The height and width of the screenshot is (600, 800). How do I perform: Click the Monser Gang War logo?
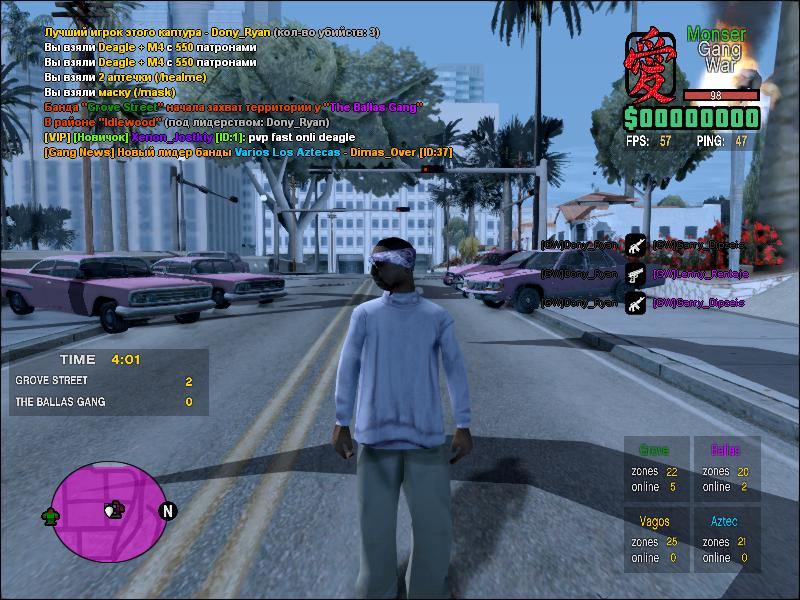(x=716, y=49)
